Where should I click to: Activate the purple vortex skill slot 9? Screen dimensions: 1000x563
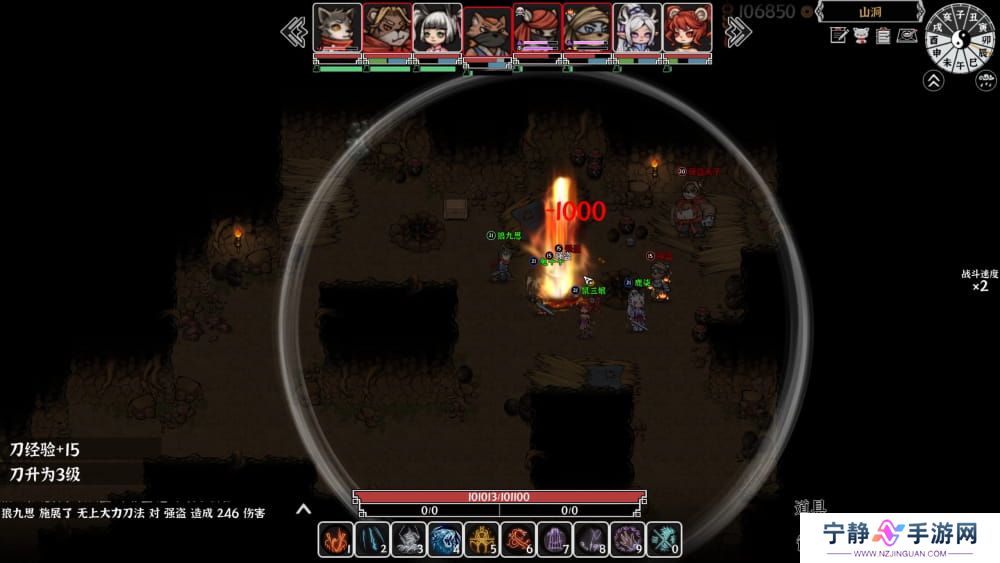[628, 540]
